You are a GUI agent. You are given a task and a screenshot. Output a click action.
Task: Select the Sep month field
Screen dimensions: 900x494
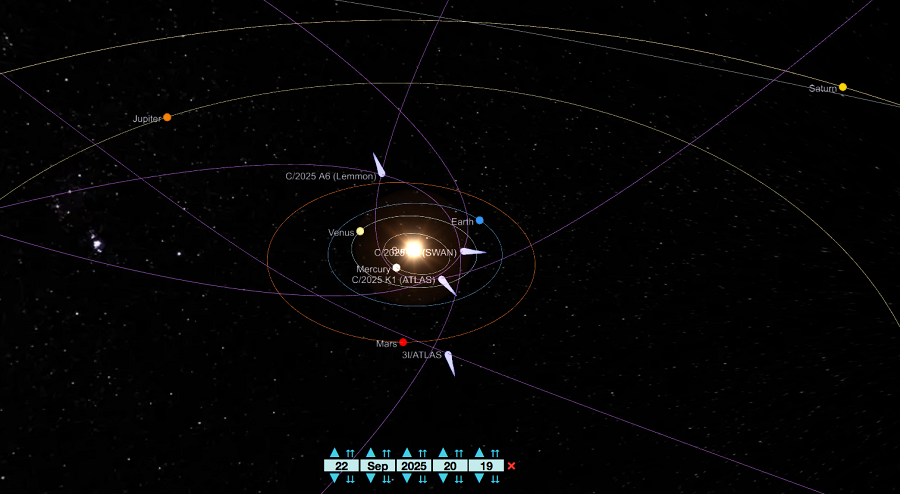[x=377, y=466]
